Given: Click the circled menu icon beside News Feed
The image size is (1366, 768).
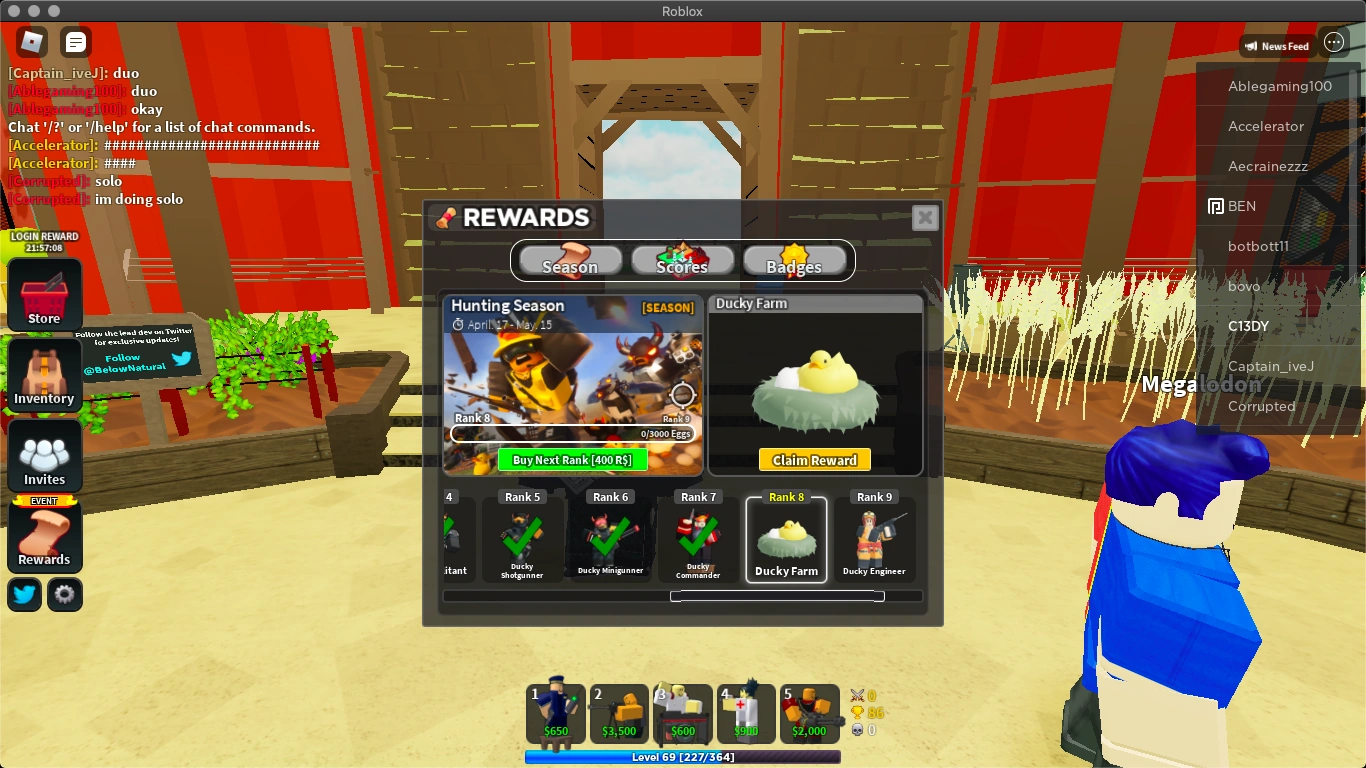Looking at the screenshot, I should click(1334, 42).
